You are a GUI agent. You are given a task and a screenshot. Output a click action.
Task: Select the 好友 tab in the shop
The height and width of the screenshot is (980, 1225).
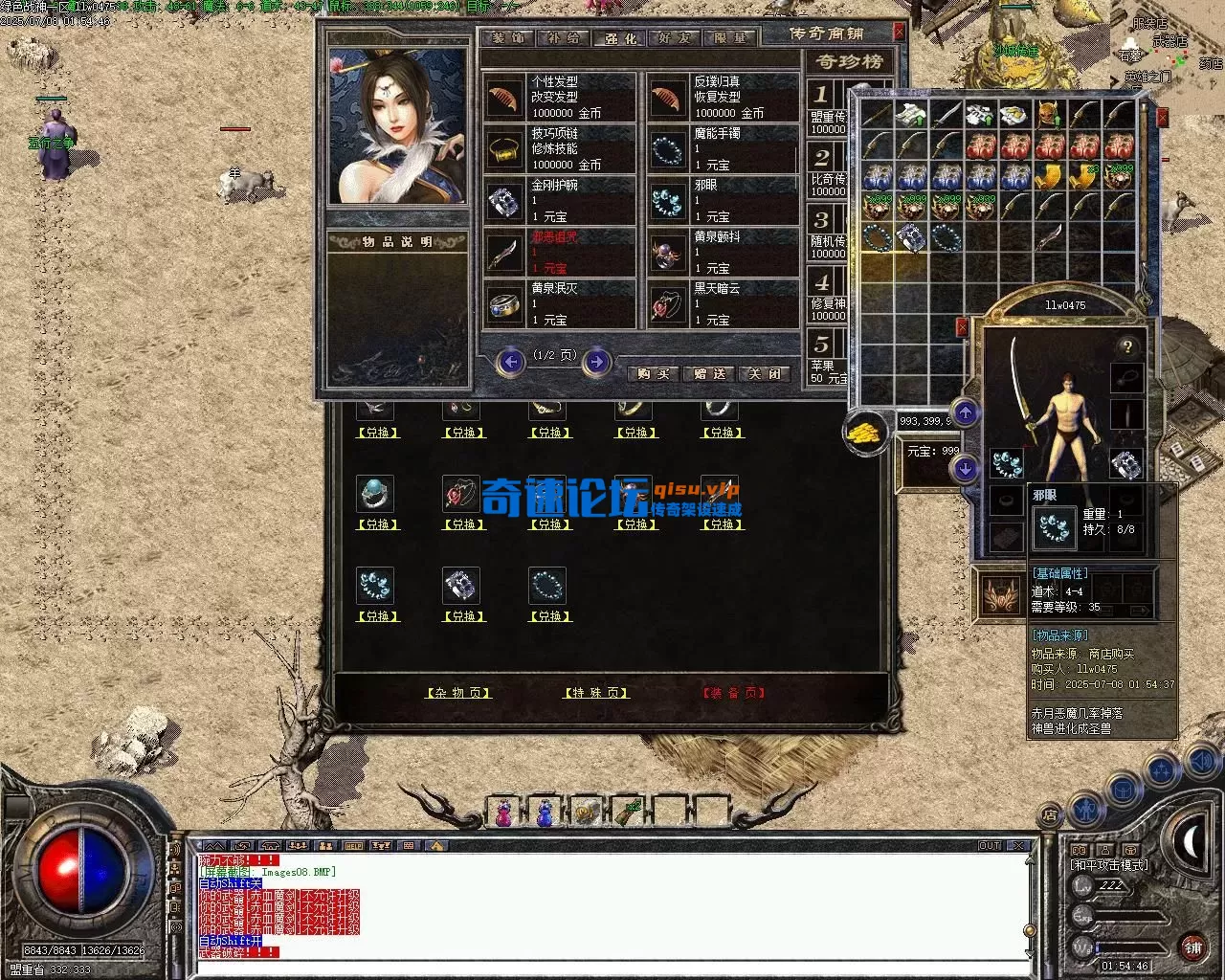(675, 38)
